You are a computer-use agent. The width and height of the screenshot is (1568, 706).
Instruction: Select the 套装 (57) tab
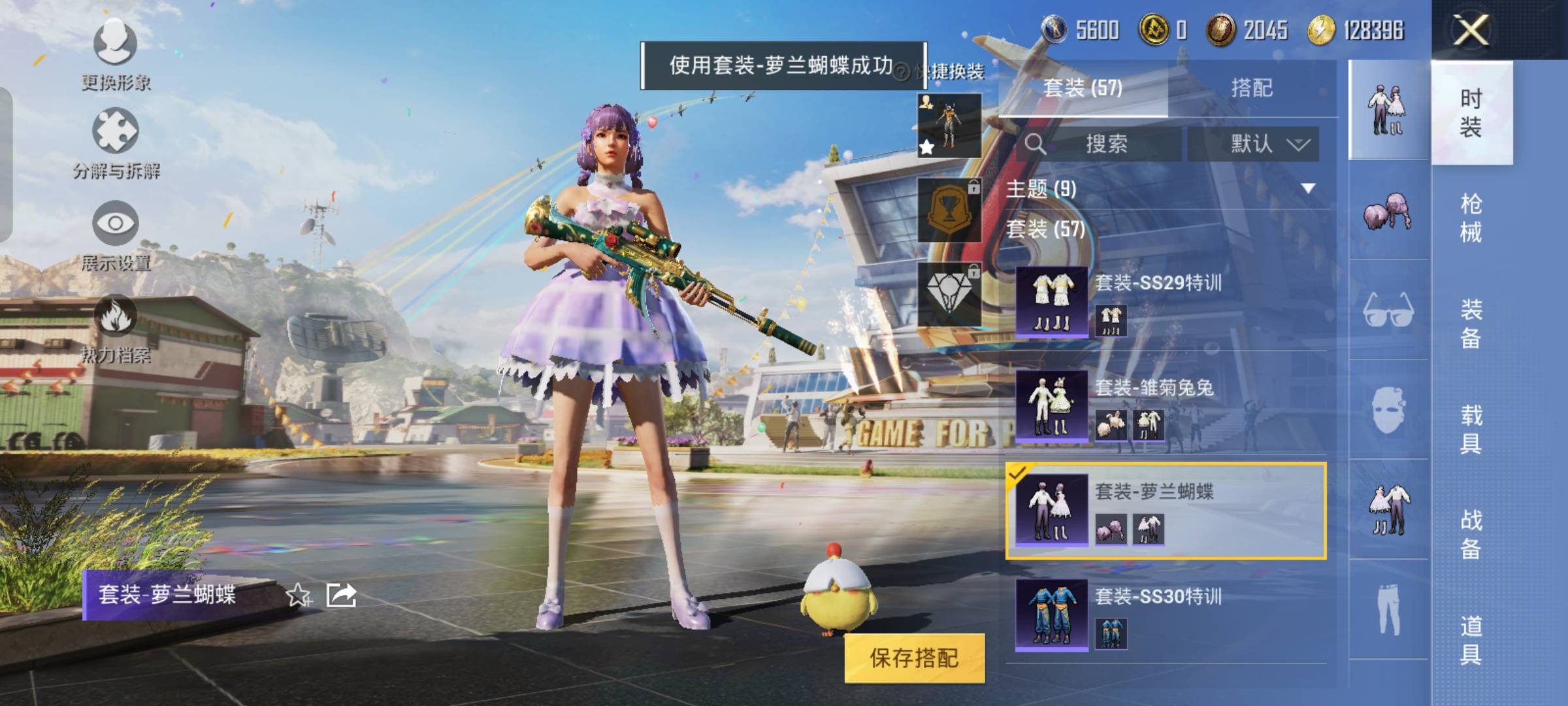(x=1083, y=88)
